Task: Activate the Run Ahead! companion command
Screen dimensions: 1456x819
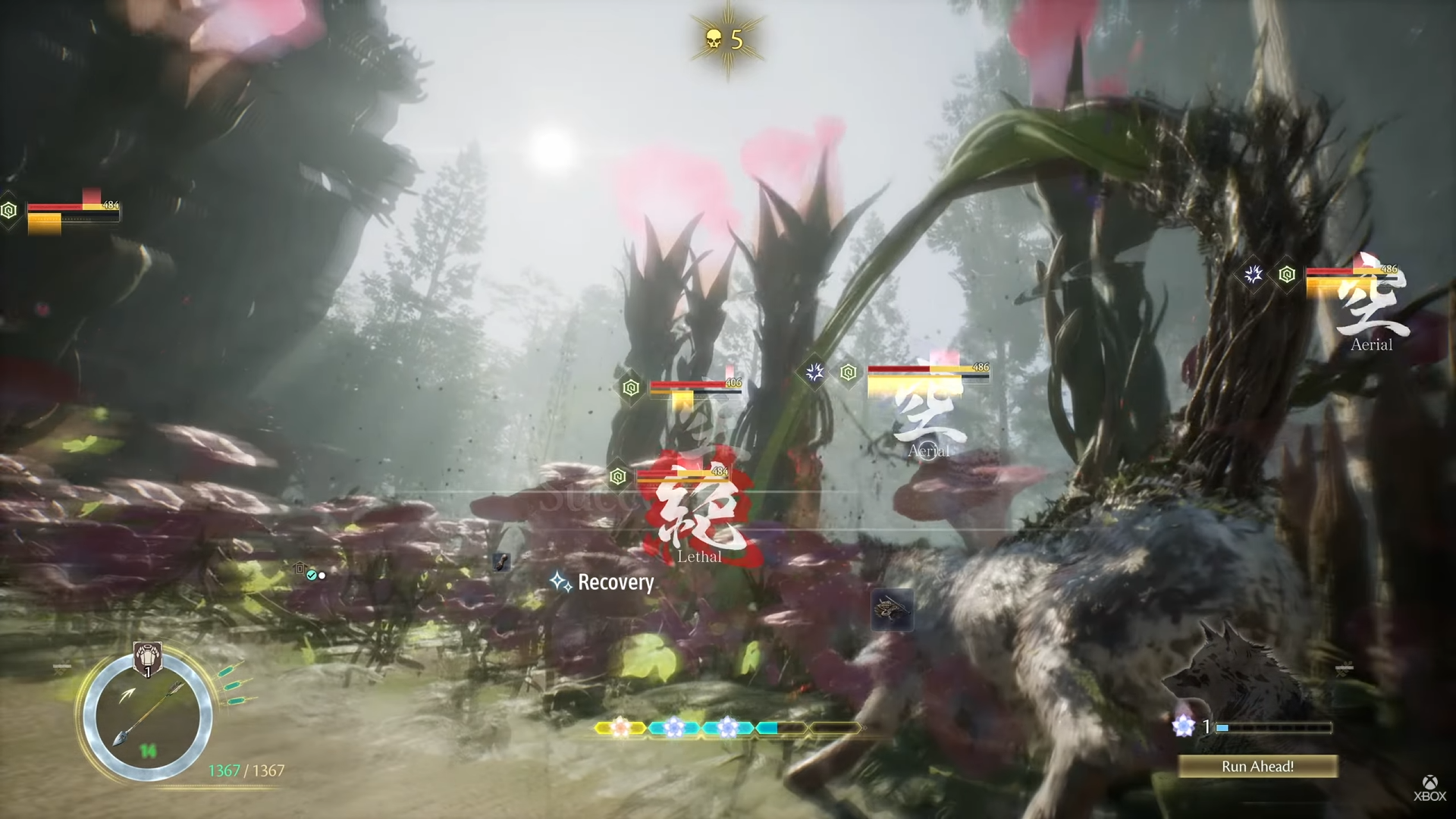Action: click(1257, 767)
